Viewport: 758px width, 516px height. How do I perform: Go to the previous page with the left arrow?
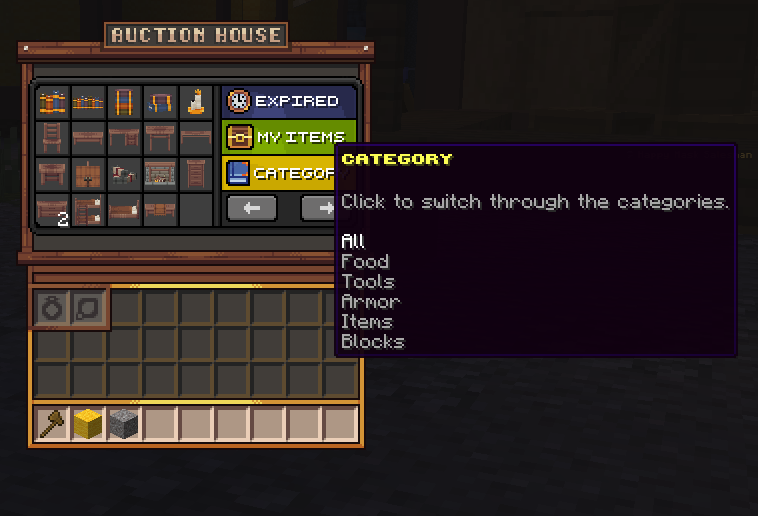click(252, 208)
